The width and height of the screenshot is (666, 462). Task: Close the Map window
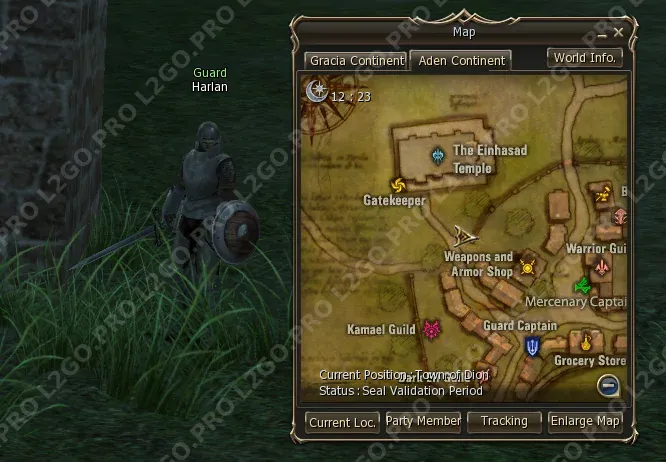619,32
